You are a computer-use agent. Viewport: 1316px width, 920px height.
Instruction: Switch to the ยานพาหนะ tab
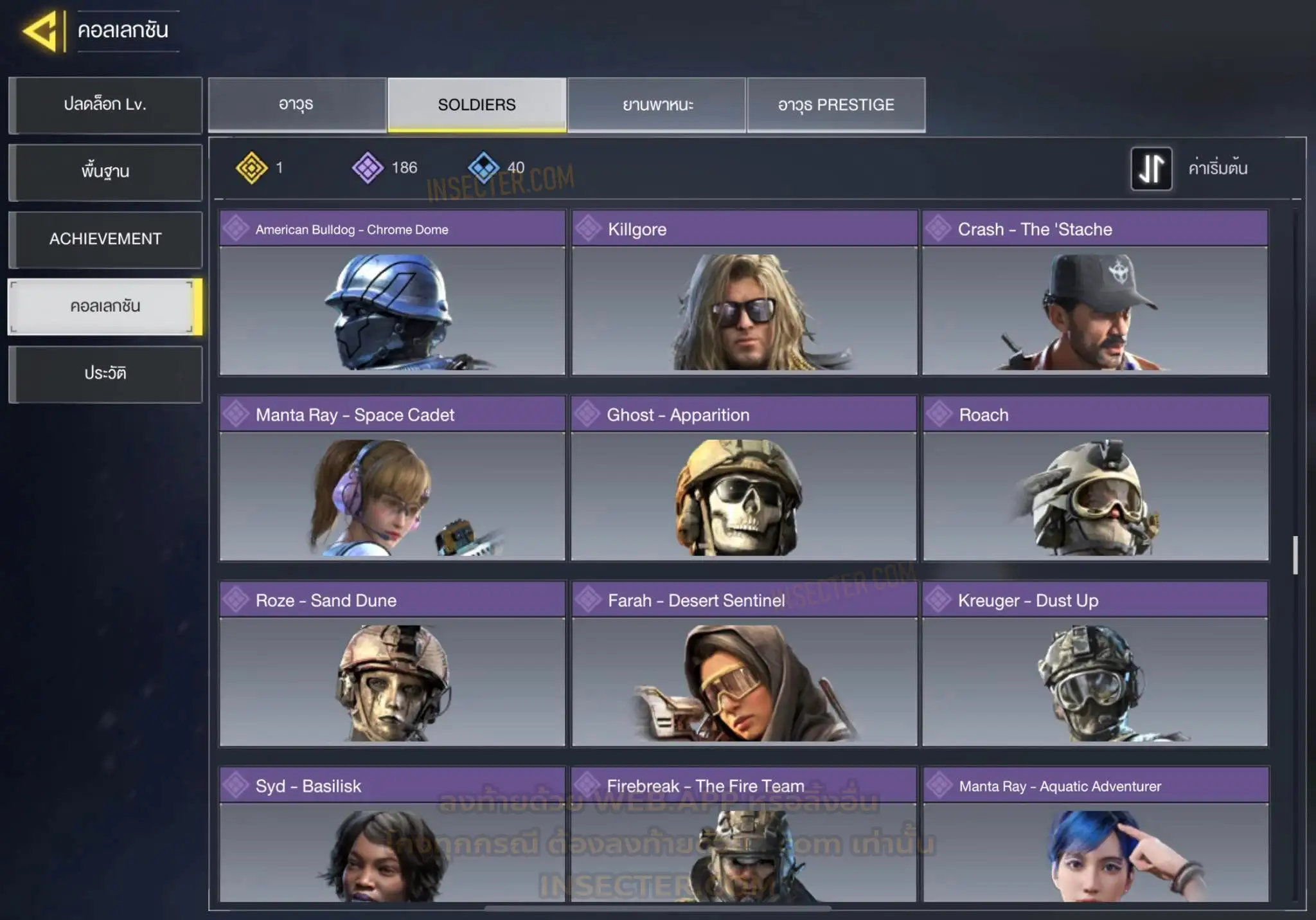[657, 105]
